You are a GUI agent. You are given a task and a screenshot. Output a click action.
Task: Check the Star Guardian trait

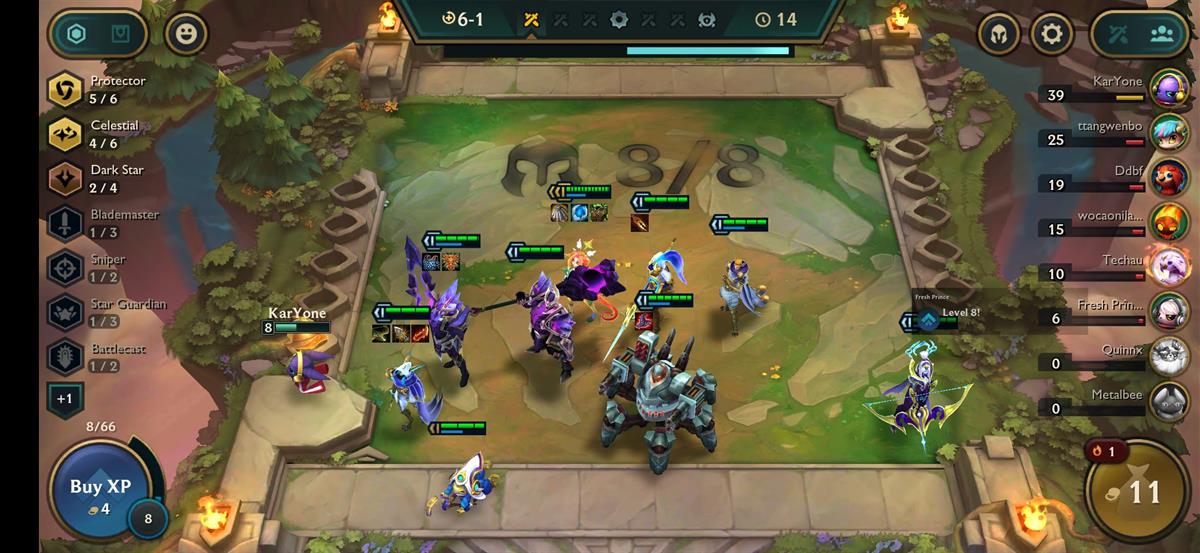66,312
